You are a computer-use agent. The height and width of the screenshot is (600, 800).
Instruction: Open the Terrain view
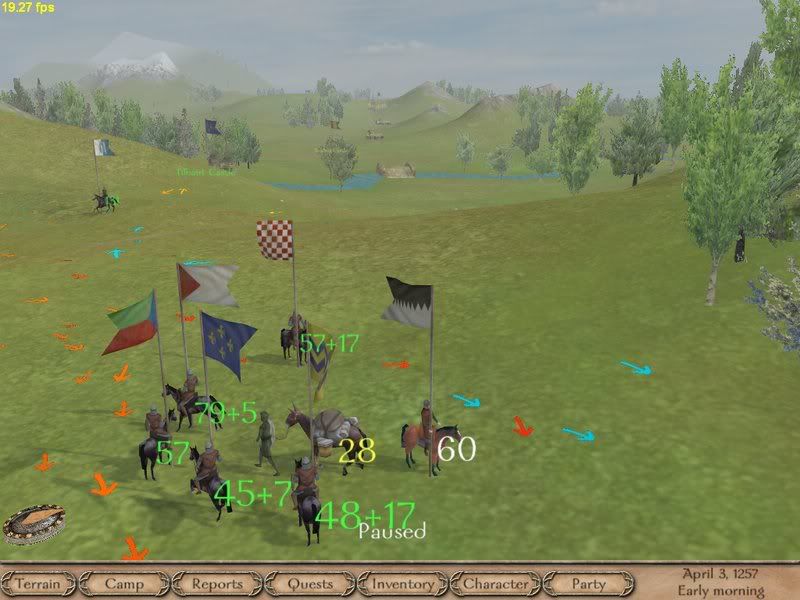point(38,584)
